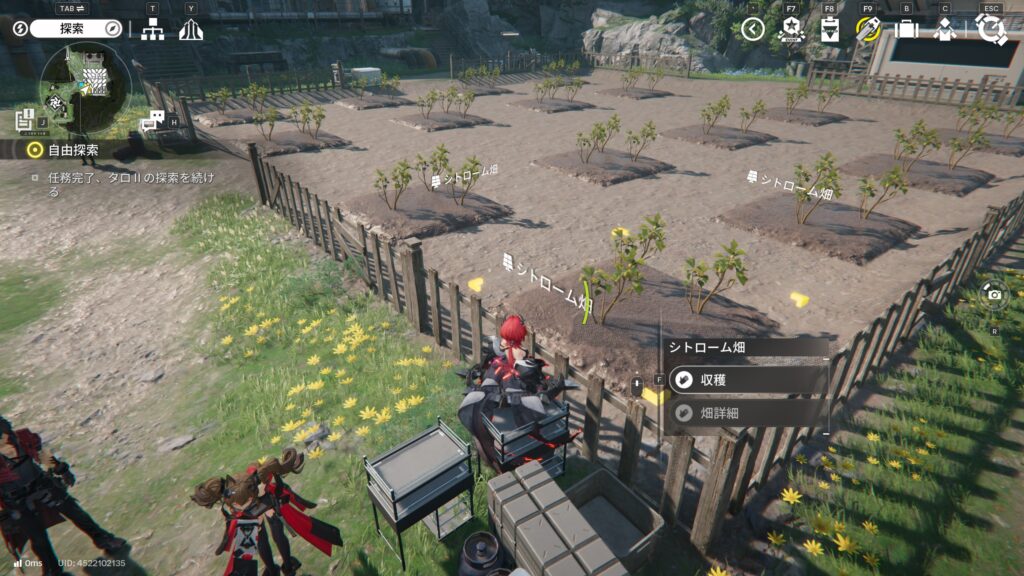This screenshot has height=576, width=1024.
Task: Click the lightning bolt circle icon
Action: tap(20, 29)
